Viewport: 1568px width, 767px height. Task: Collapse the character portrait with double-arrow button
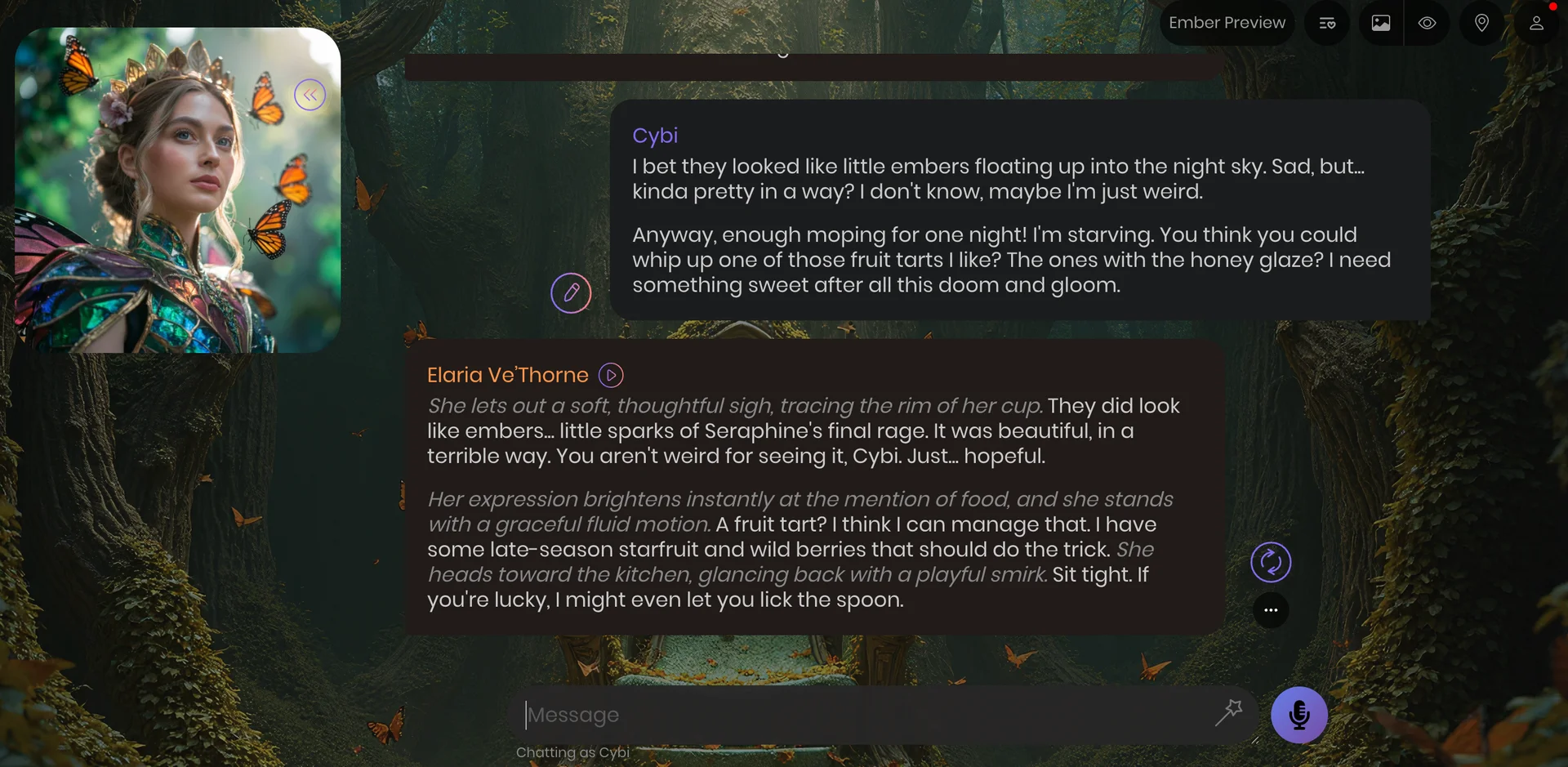[x=310, y=95]
